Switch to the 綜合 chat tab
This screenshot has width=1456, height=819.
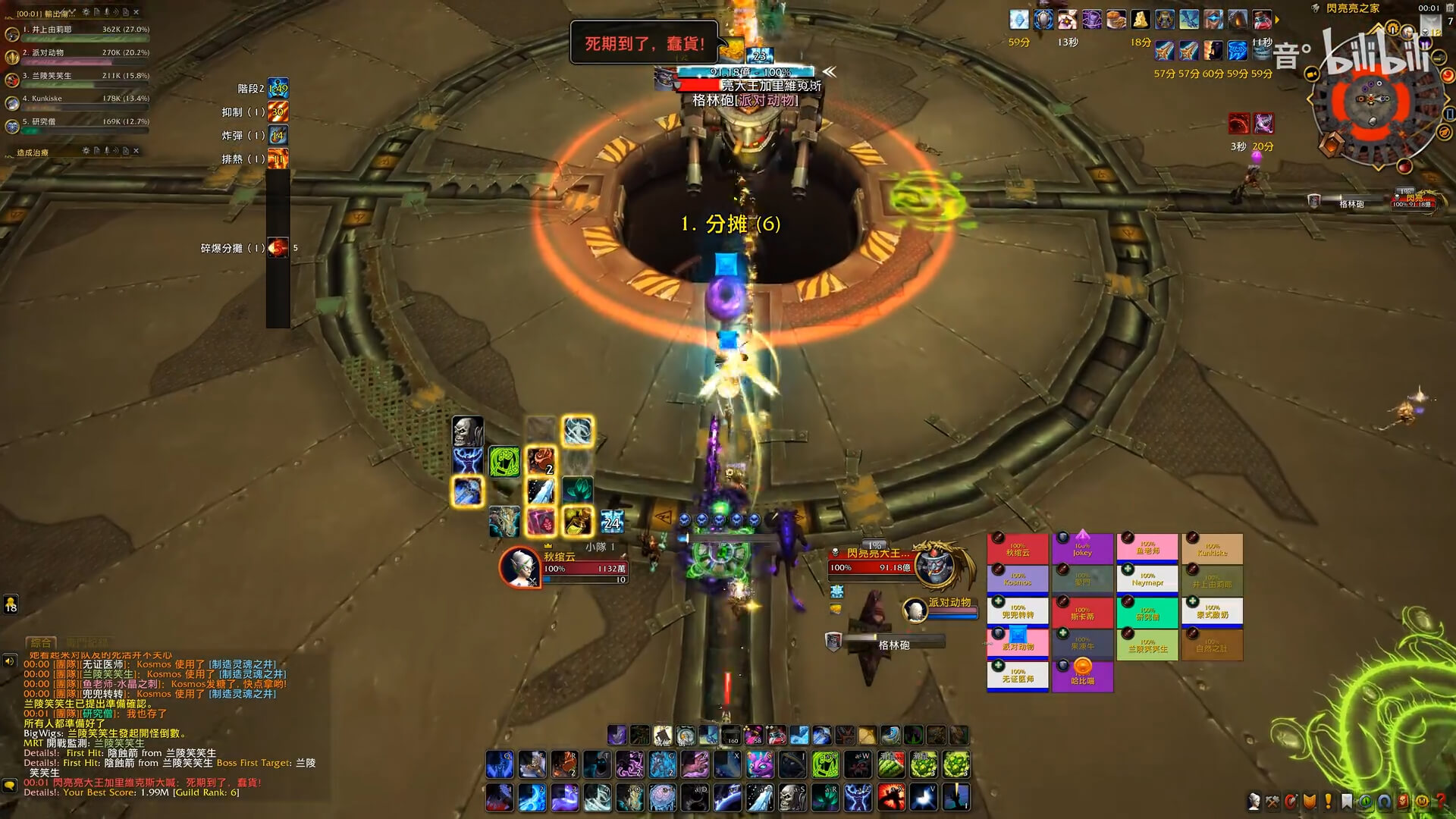pos(41,643)
